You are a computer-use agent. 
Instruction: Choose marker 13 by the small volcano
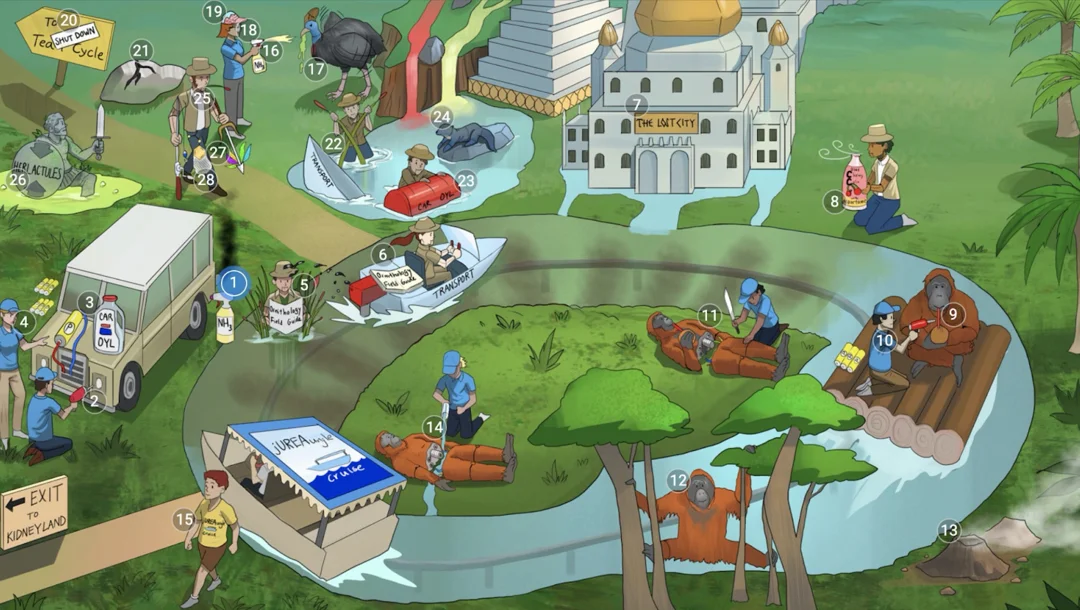coord(948,530)
